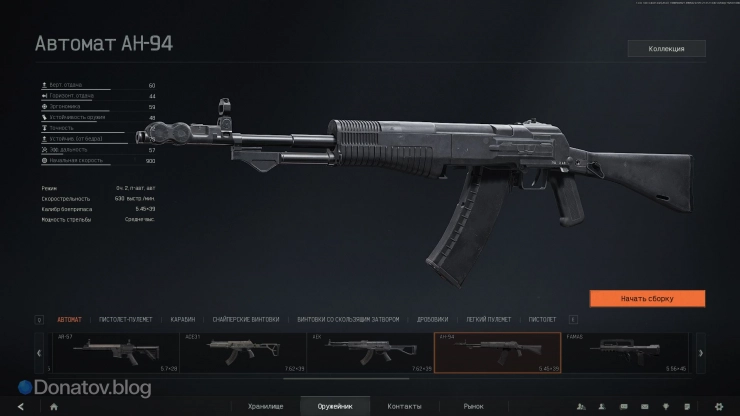
Task: Go to the Контакты tab
Action: coord(404,406)
